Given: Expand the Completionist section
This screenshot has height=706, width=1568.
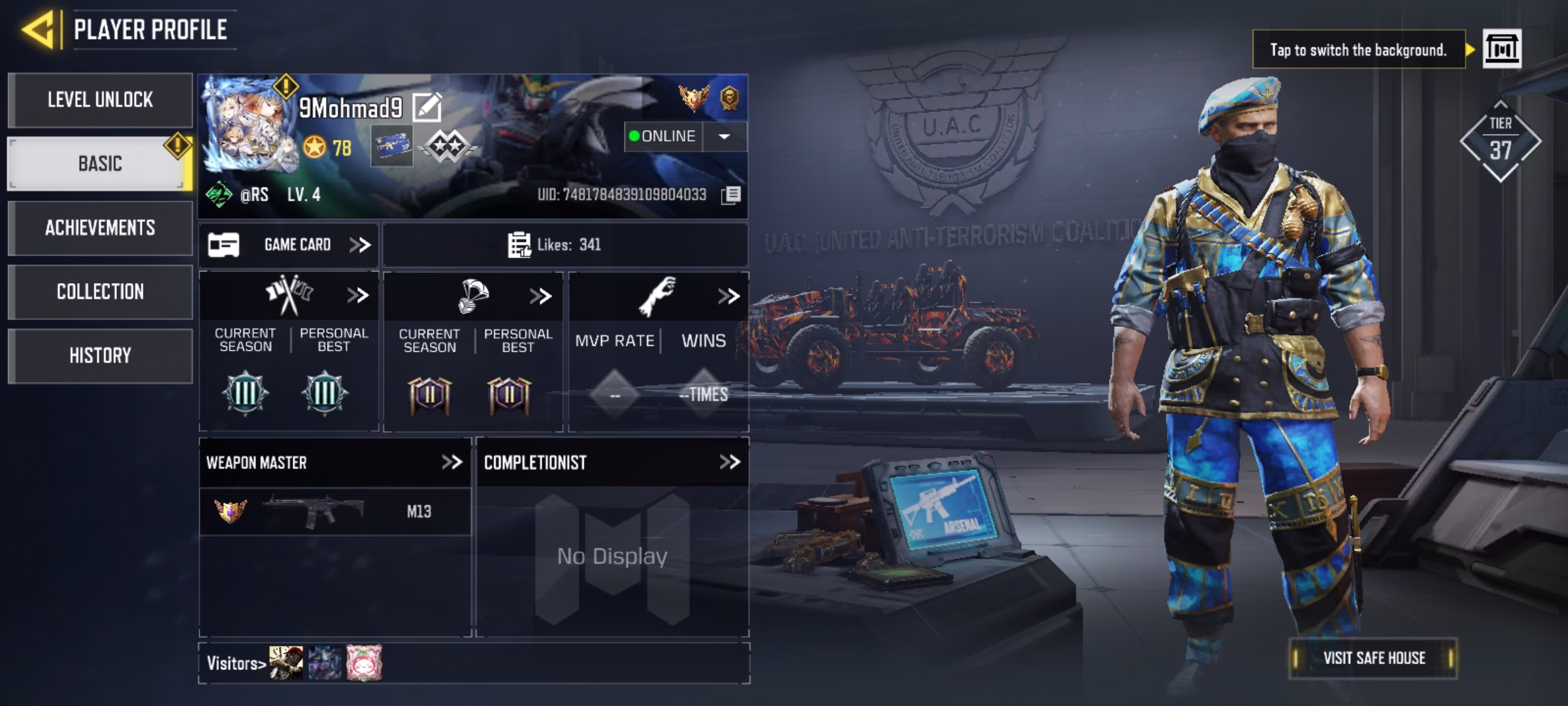Looking at the screenshot, I should (730, 461).
